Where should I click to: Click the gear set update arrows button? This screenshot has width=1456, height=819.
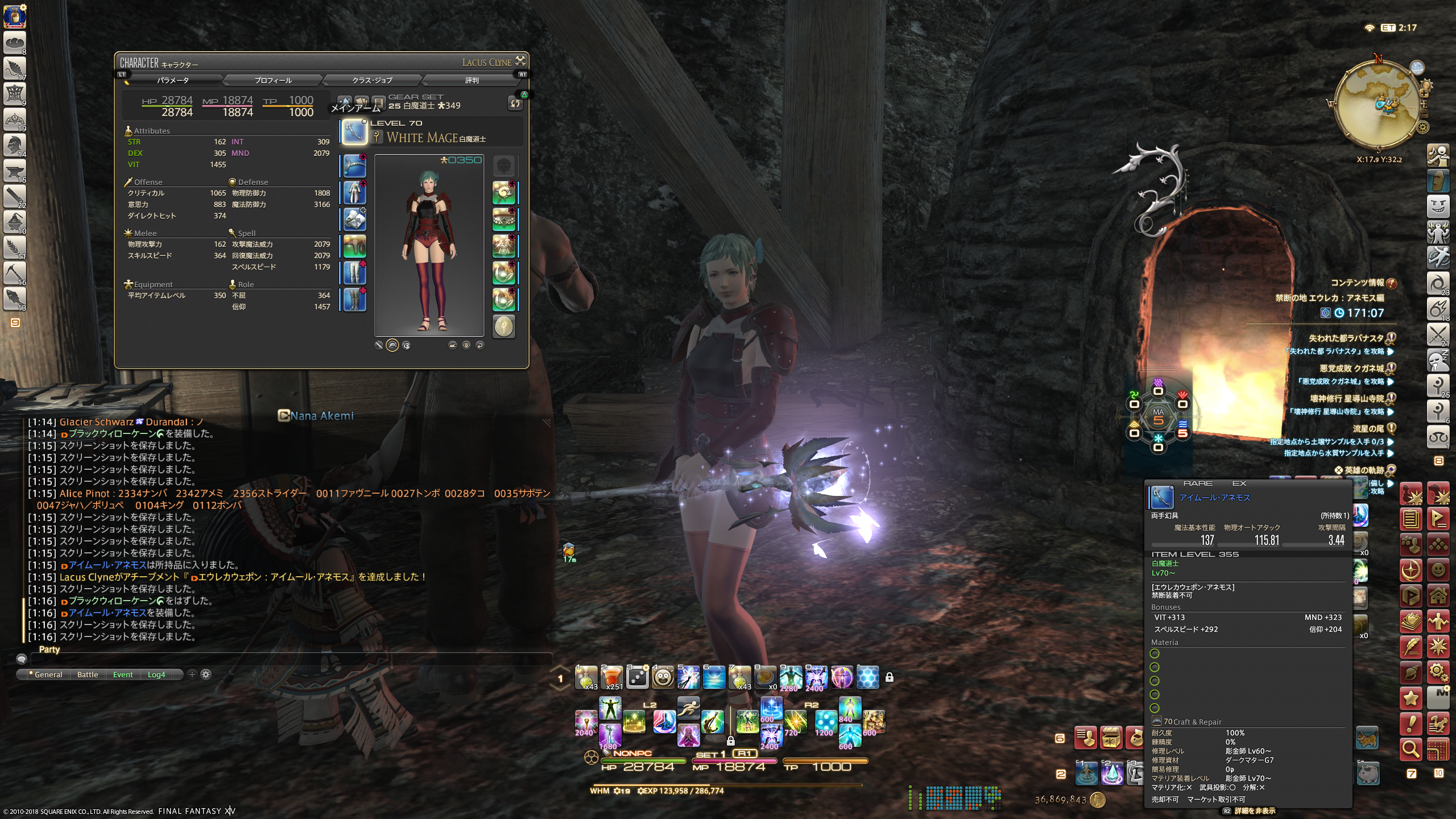pos(515,103)
